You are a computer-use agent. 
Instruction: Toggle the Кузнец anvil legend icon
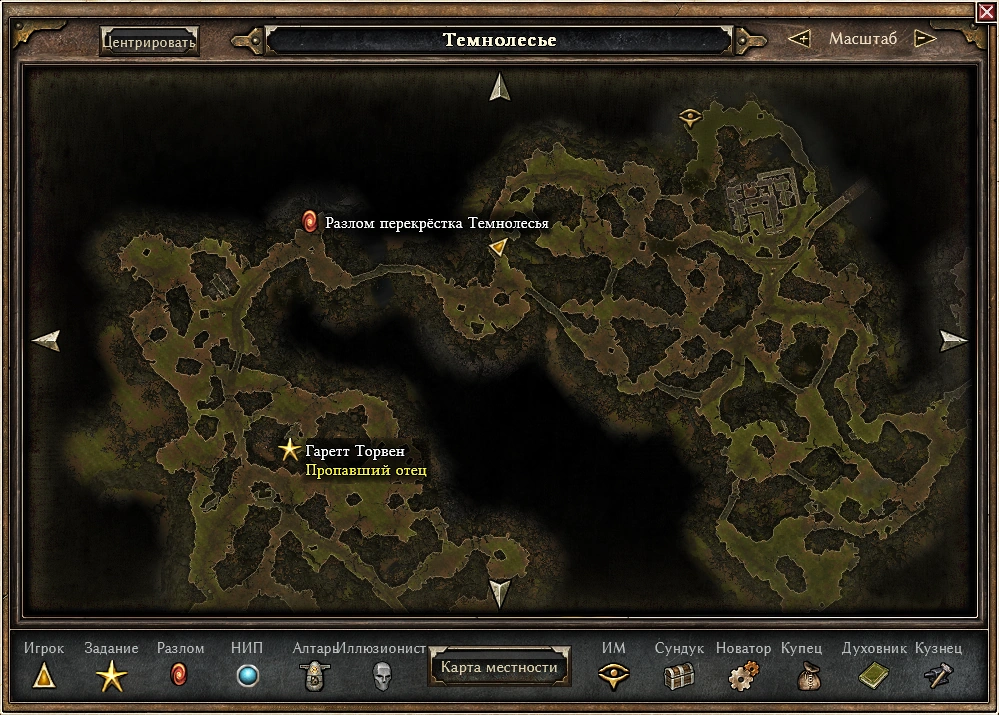click(x=939, y=676)
